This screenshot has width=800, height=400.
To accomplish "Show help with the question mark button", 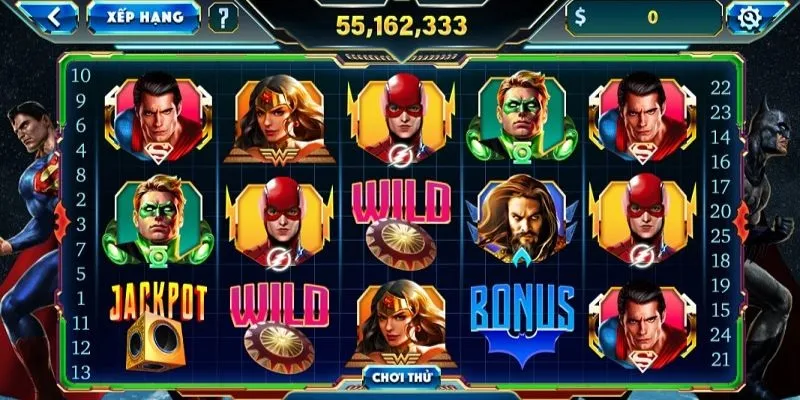I will [x=224, y=17].
